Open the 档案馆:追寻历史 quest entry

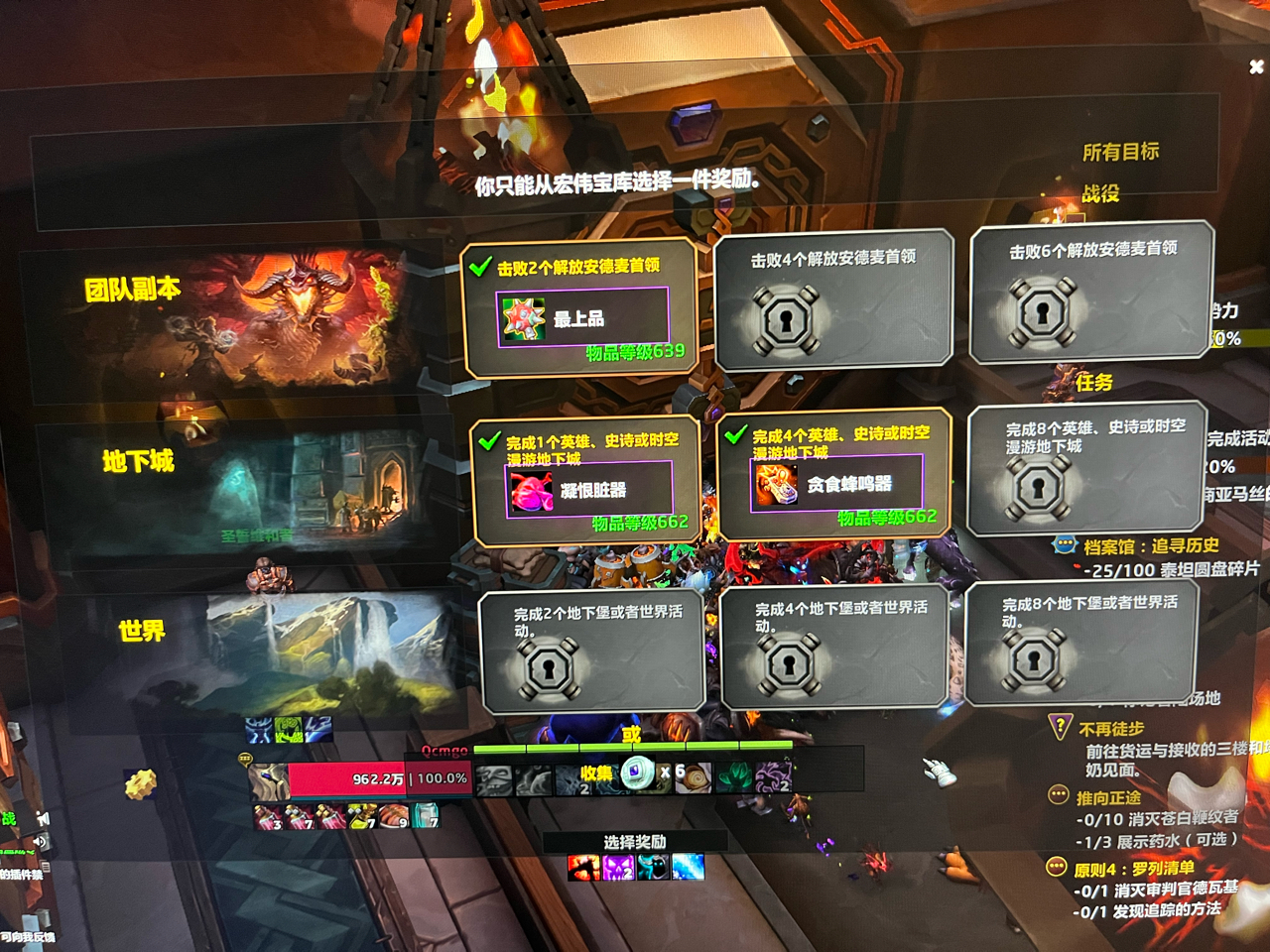pyautogui.click(x=1150, y=546)
